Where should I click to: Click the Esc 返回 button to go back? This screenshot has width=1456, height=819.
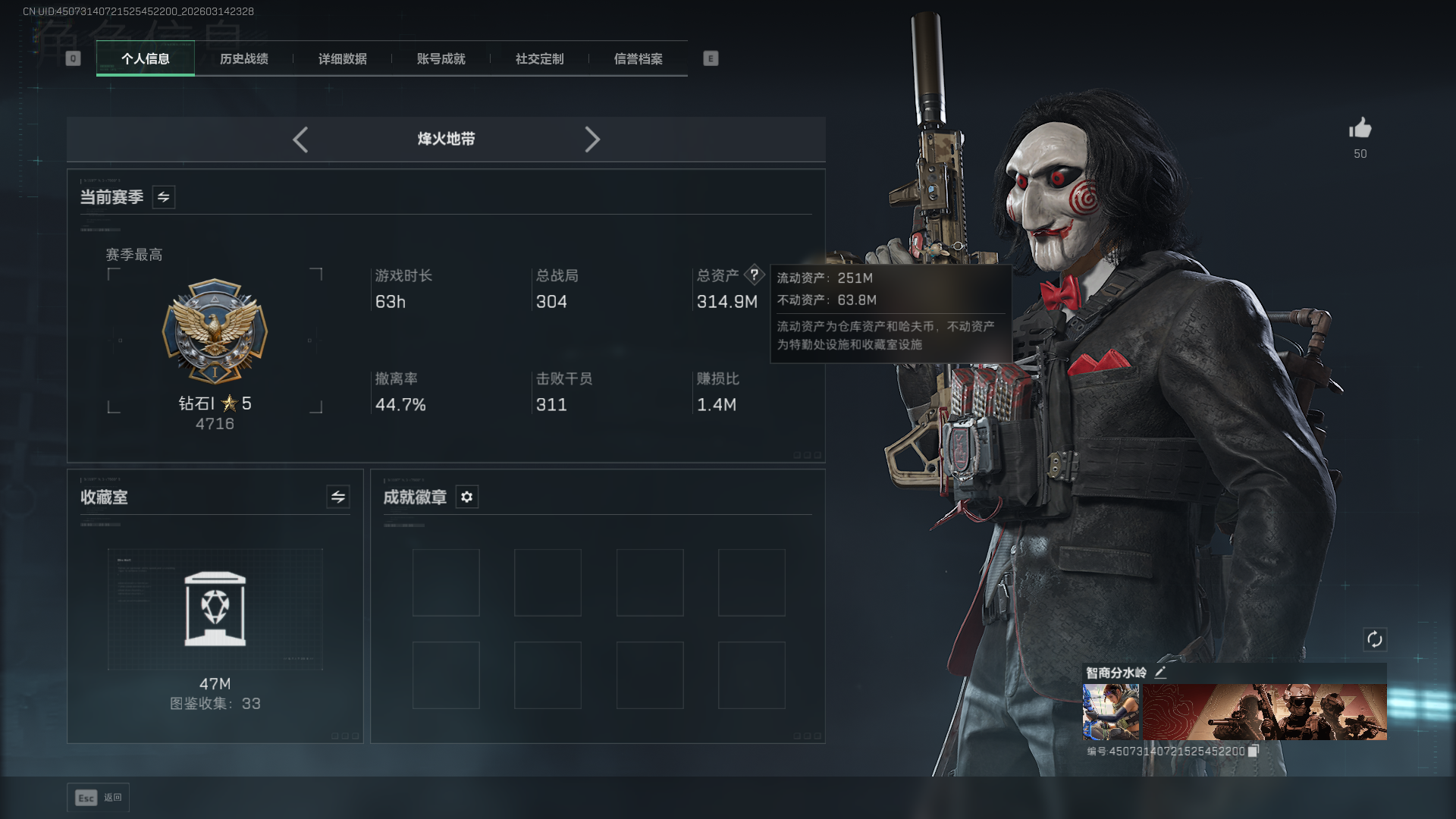coord(98,797)
